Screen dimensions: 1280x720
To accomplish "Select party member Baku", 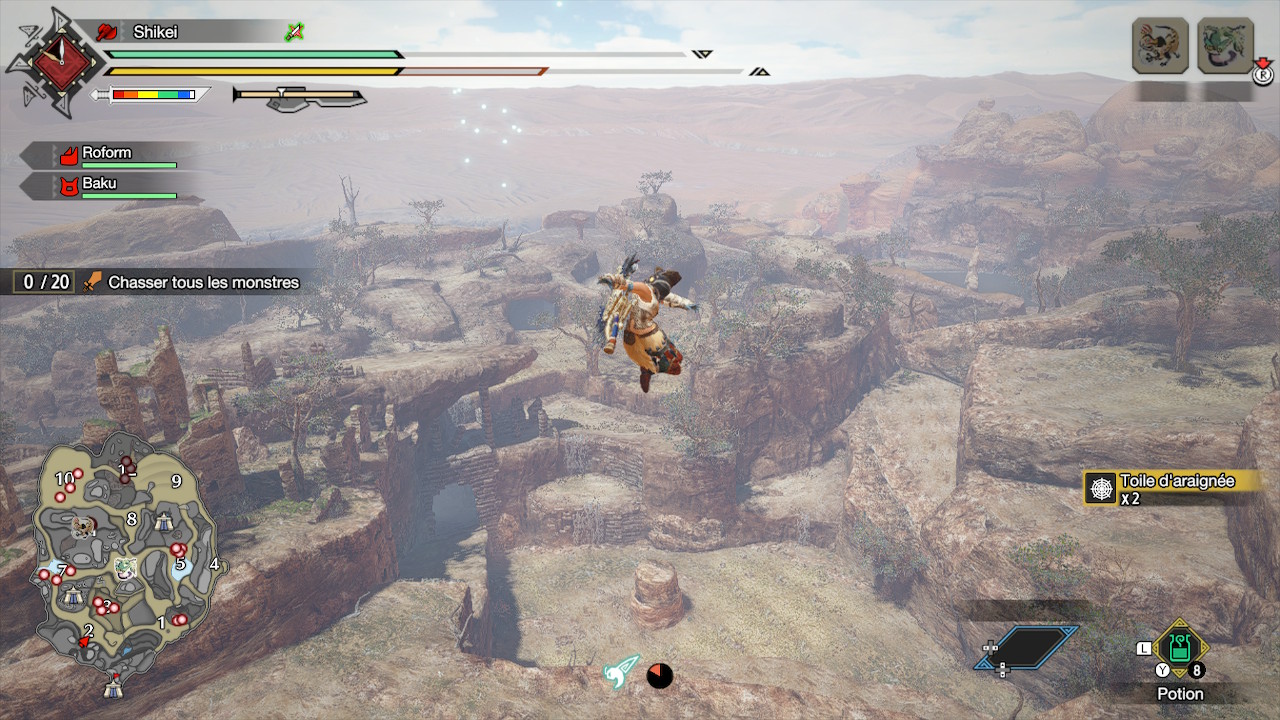I will click(99, 184).
